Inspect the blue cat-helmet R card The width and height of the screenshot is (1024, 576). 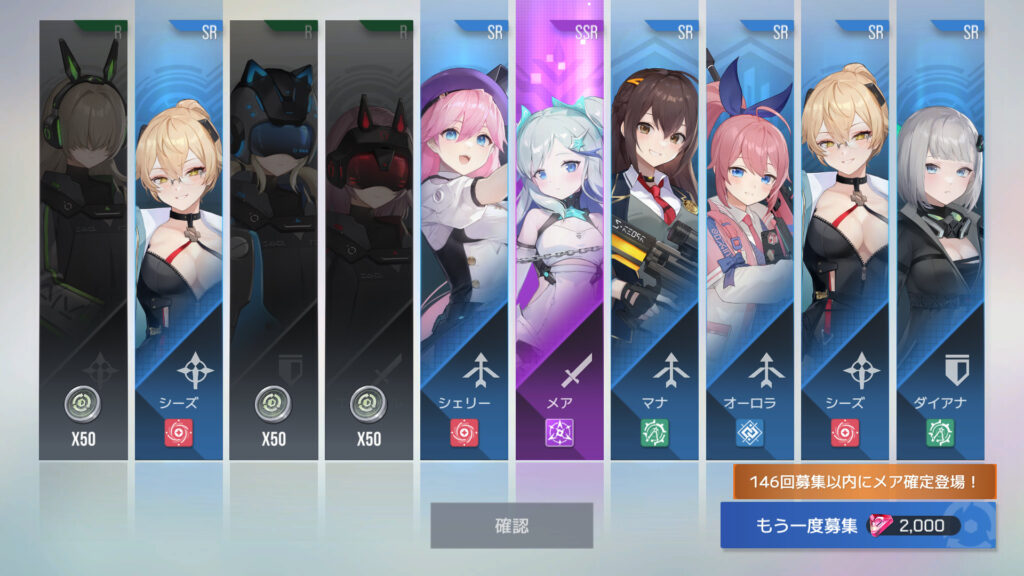coord(273,240)
